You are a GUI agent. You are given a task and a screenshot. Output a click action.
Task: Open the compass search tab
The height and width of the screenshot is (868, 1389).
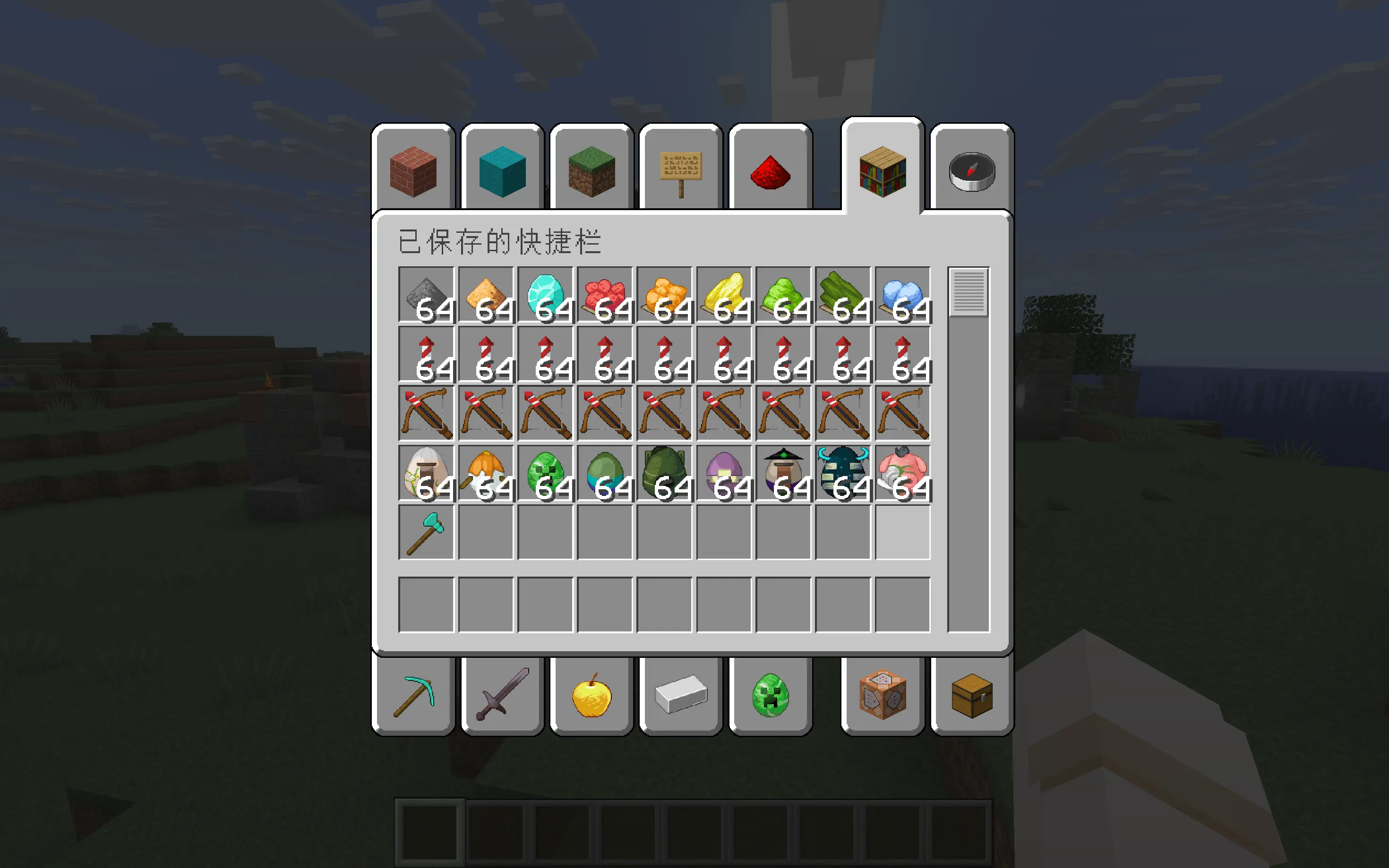(971, 170)
